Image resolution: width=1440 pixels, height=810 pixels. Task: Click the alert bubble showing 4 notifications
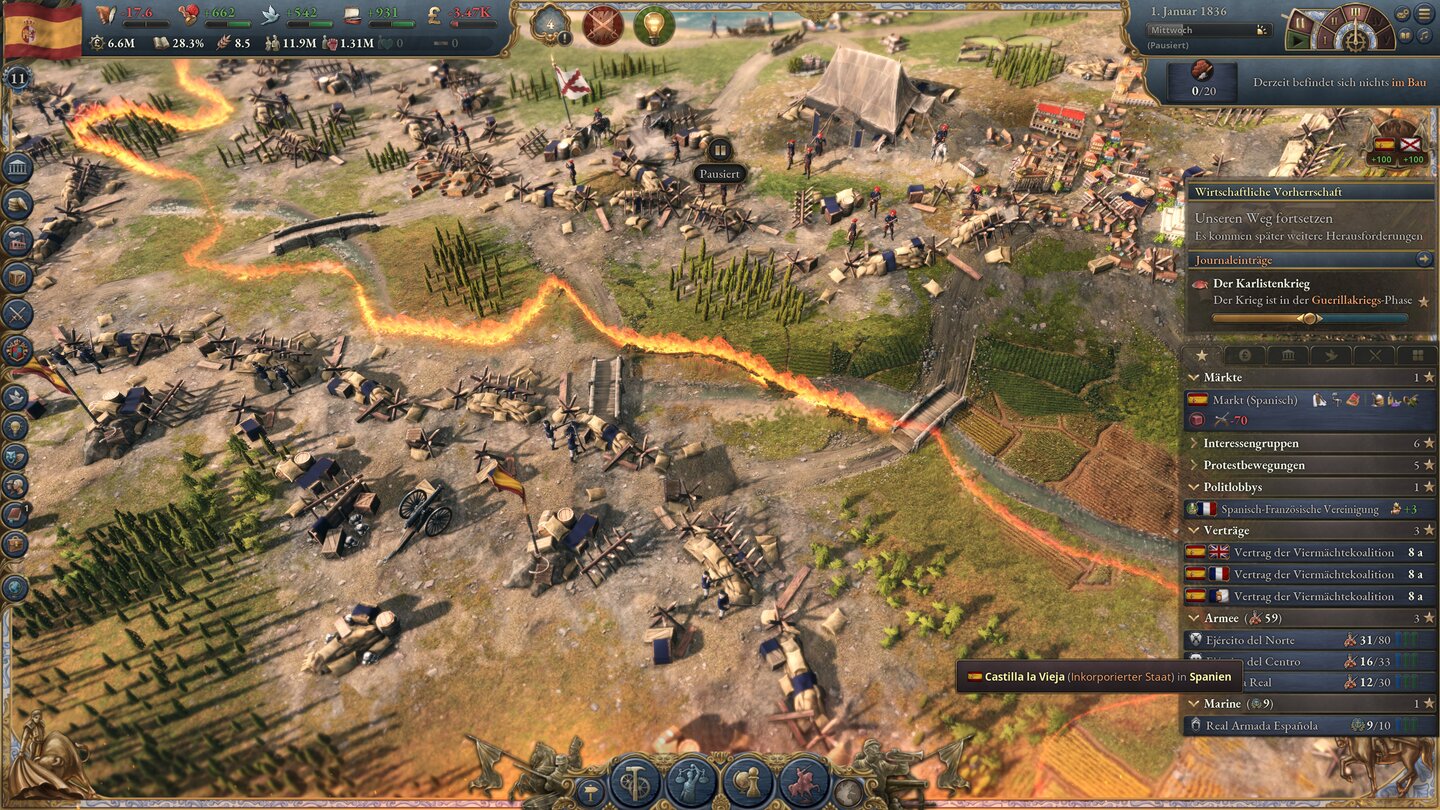(x=550, y=26)
